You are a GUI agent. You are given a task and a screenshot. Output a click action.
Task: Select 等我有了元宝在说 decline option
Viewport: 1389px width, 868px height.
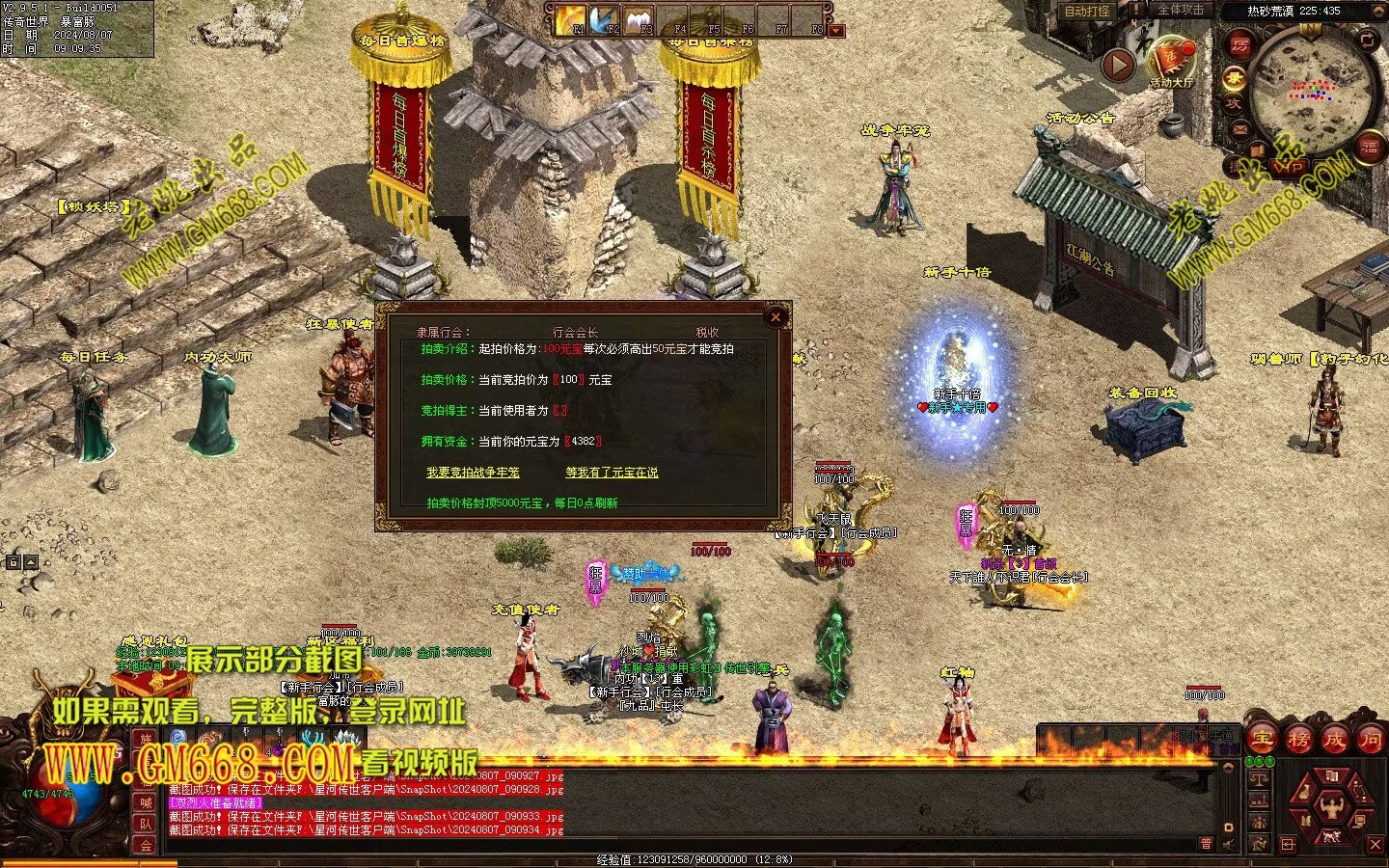coord(612,473)
